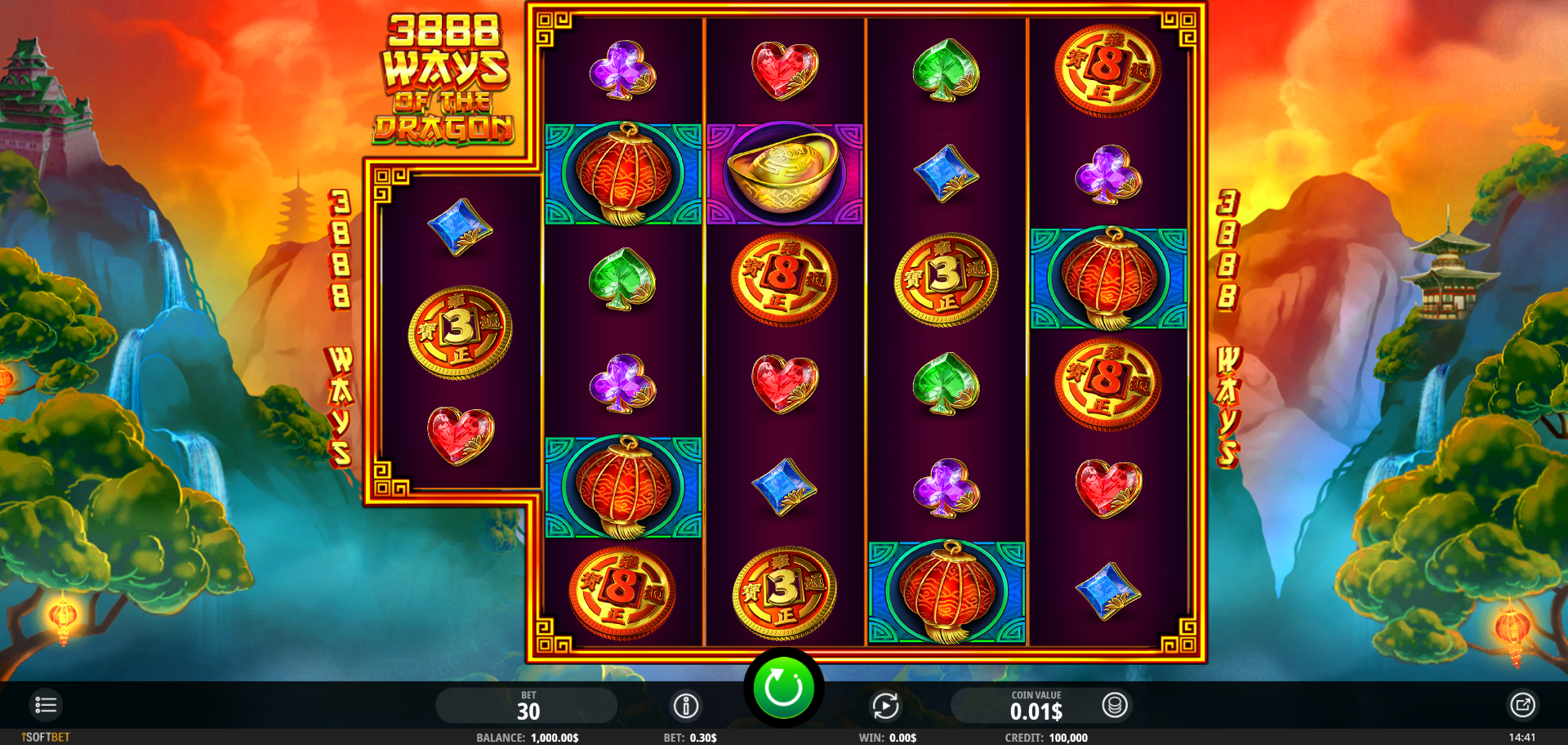Open the hamburger menu list
The image size is (1568, 745).
pos(46,705)
